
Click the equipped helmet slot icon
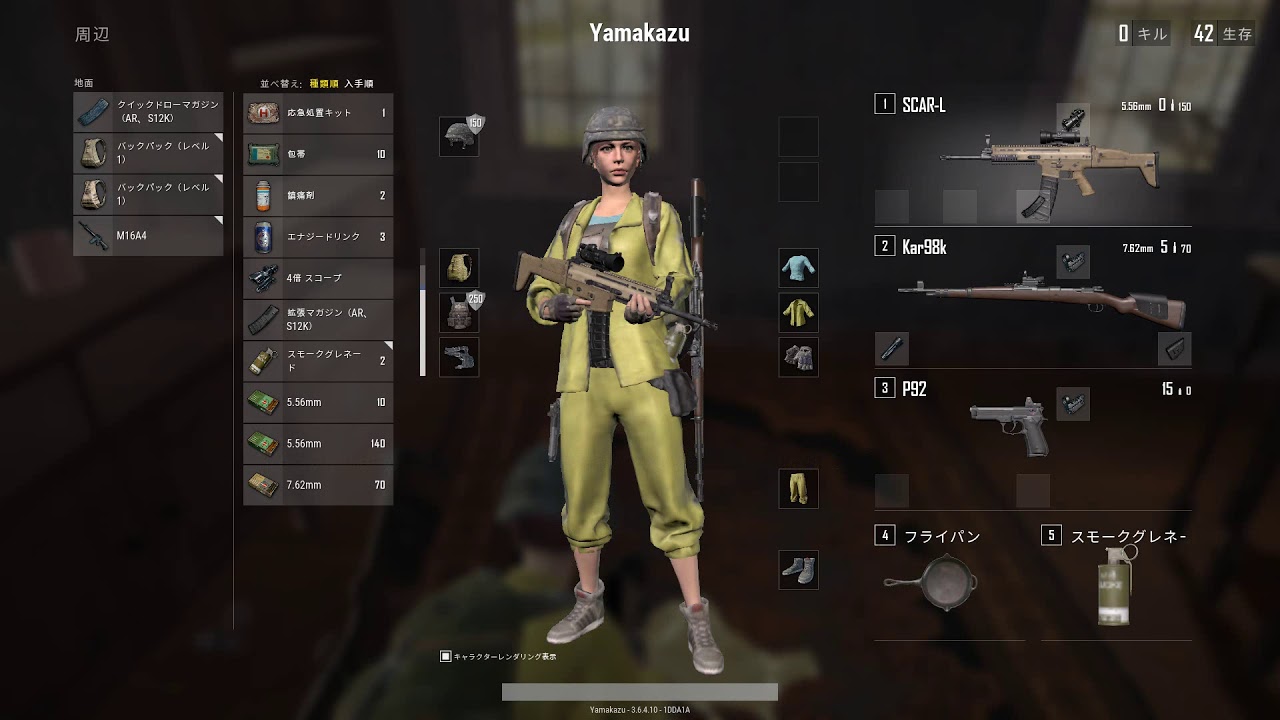(461, 137)
